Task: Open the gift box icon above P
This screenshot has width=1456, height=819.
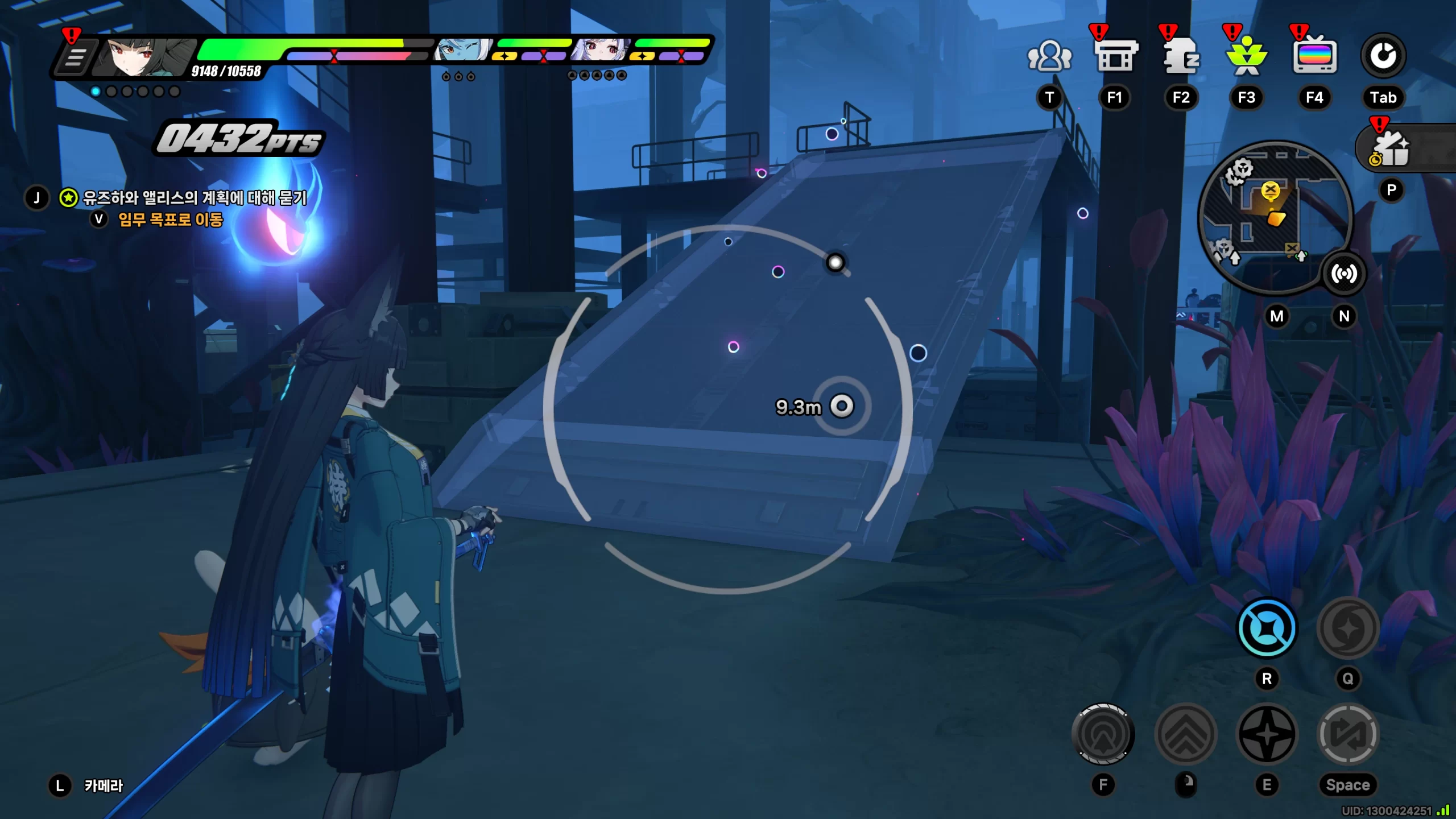Action: click(1391, 149)
